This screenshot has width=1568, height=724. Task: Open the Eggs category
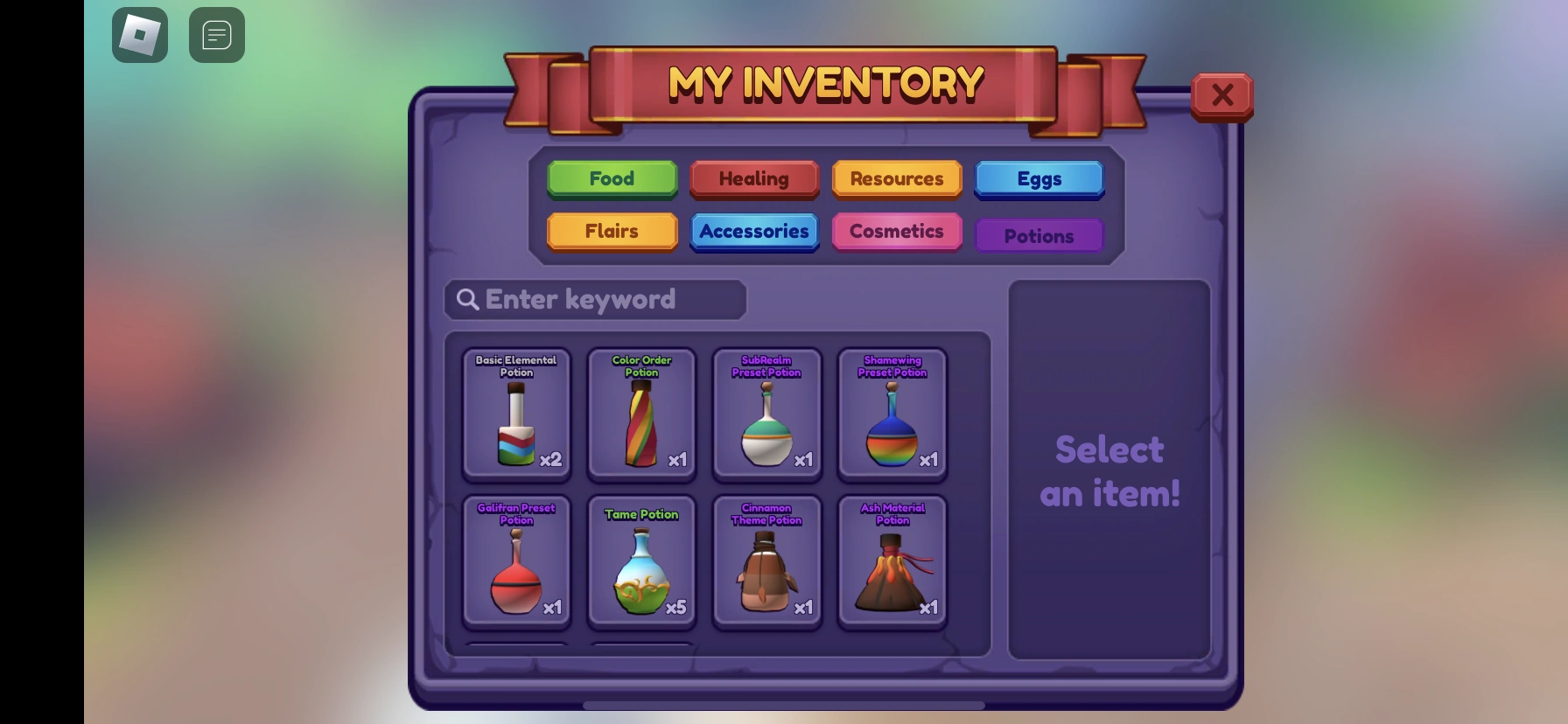1039,178
